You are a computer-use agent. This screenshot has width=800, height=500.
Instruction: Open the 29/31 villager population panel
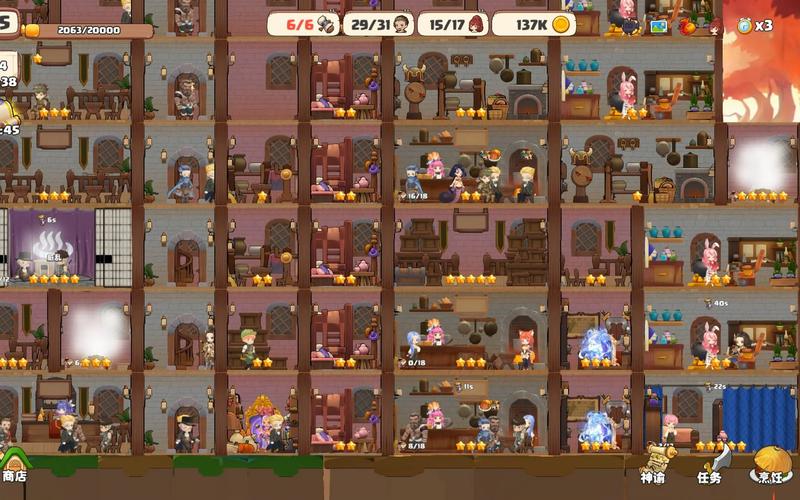coord(378,24)
